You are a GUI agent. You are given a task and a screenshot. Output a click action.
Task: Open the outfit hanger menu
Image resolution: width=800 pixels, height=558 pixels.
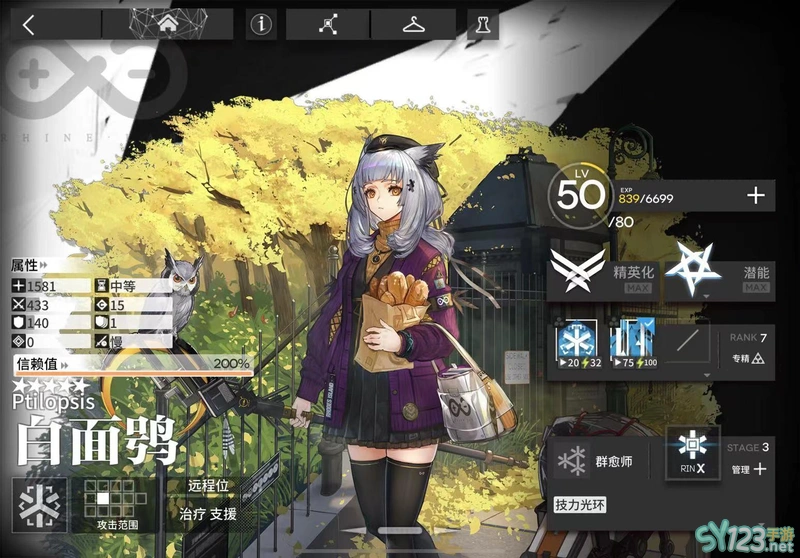[413, 25]
